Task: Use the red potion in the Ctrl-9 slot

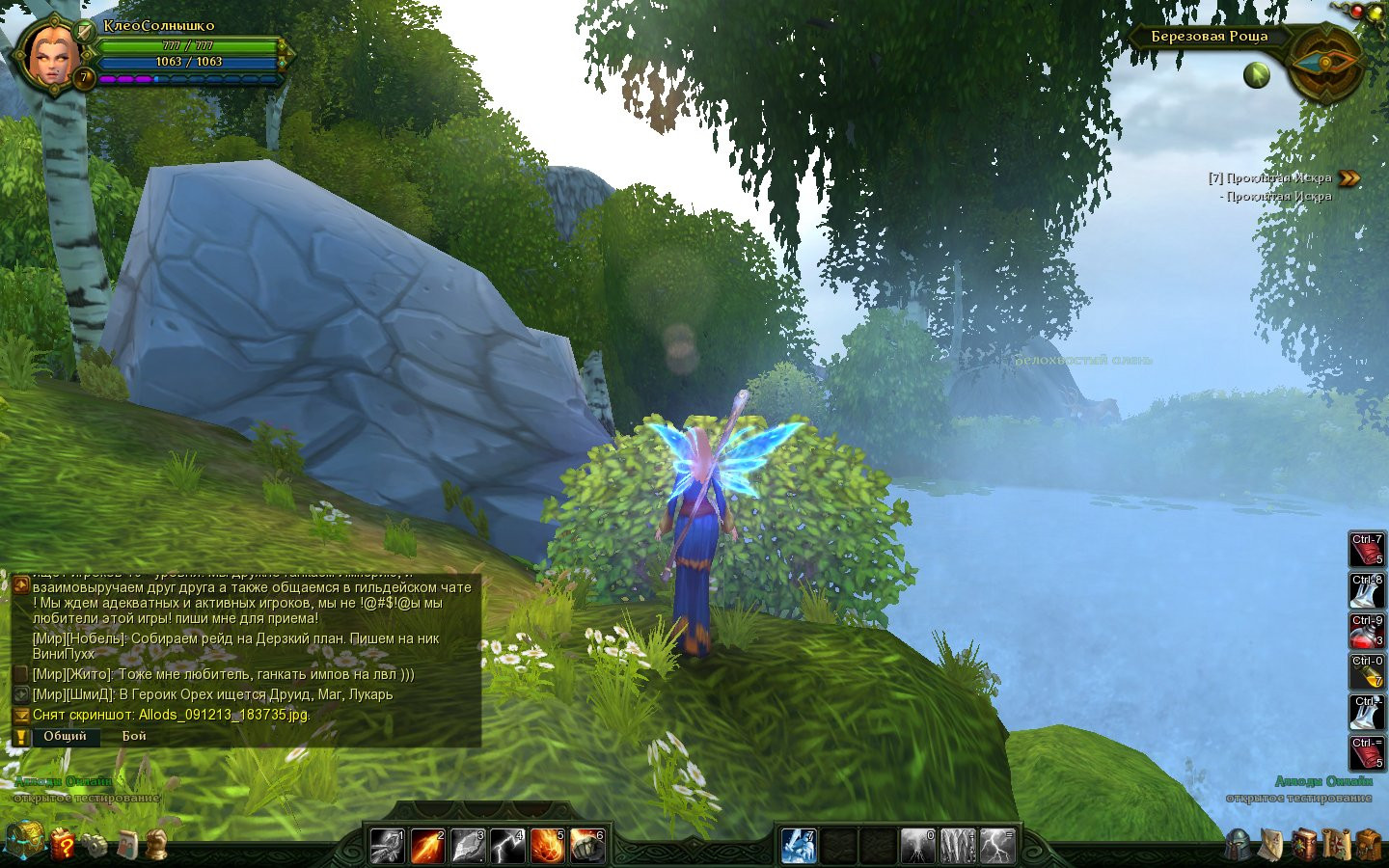Action: (1366, 632)
